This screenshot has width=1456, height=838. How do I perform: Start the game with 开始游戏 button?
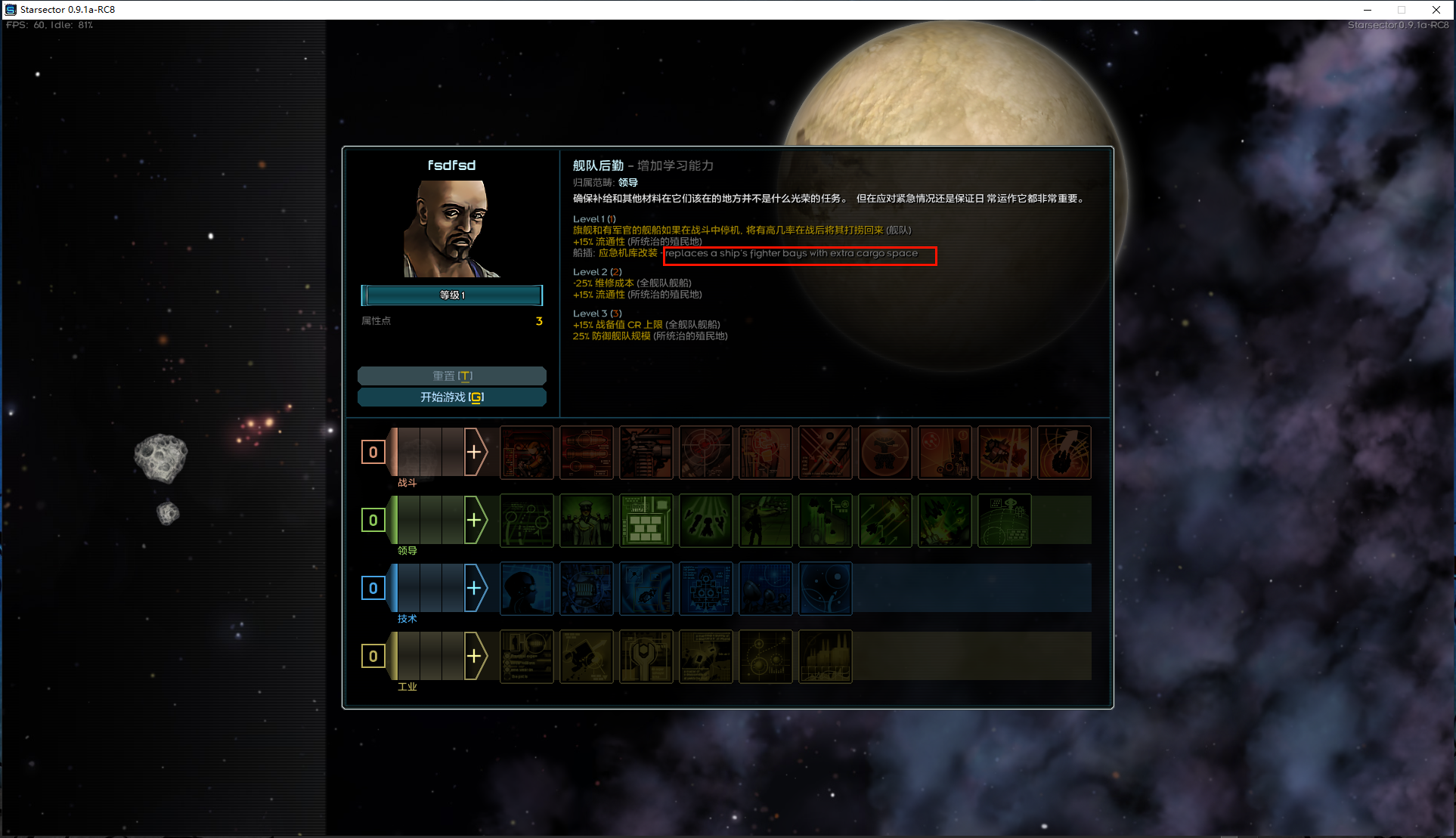(451, 397)
